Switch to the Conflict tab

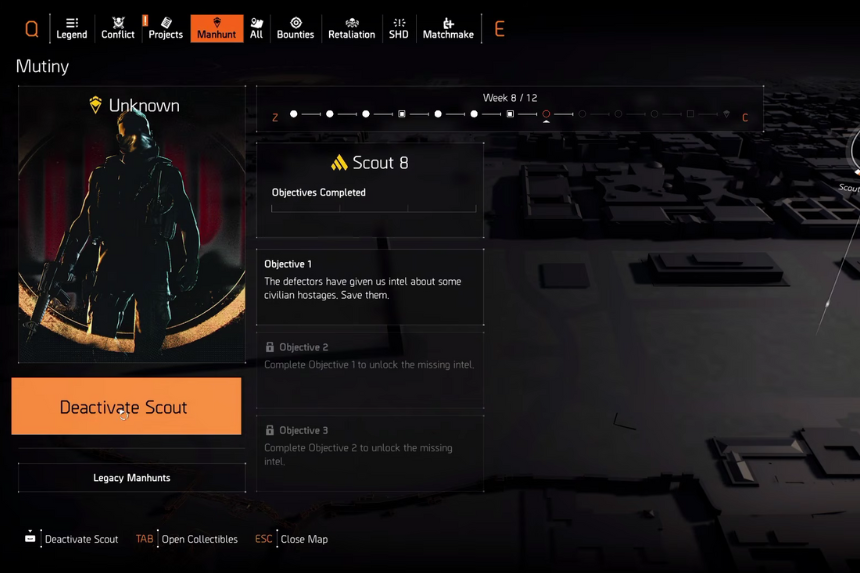click(118, 28)
